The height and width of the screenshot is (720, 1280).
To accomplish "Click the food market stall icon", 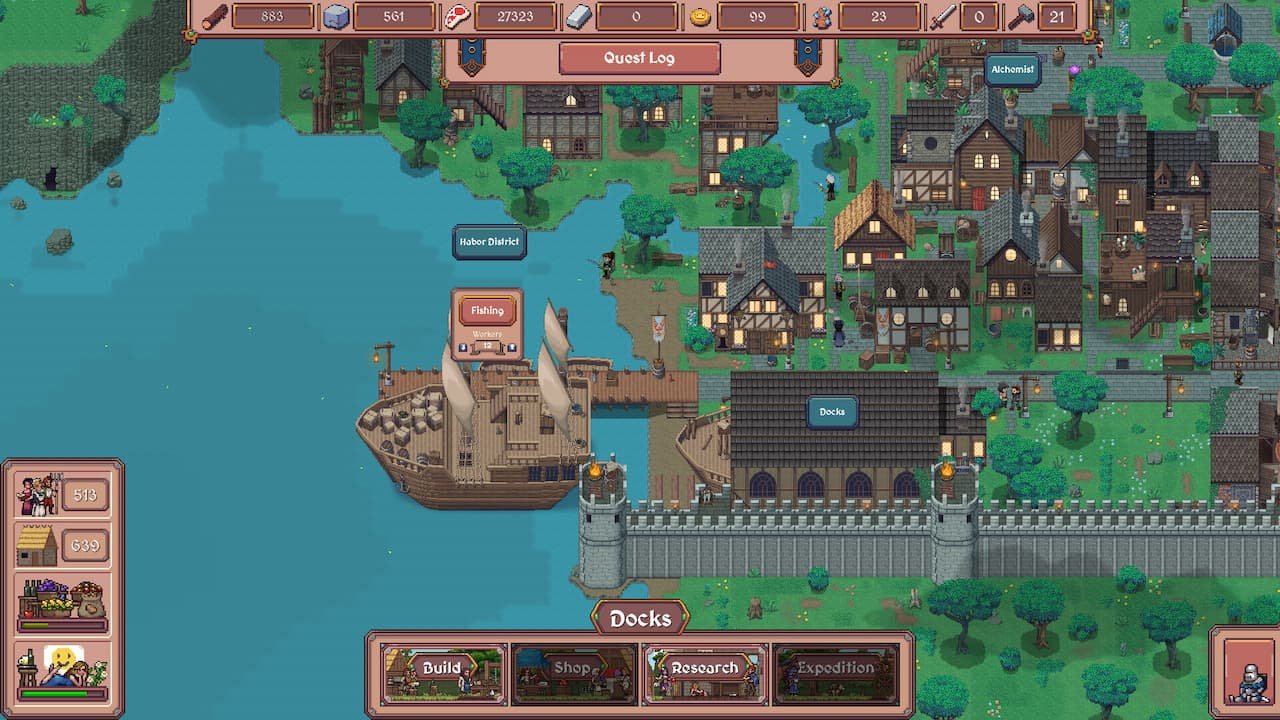I will click(62, 599).
